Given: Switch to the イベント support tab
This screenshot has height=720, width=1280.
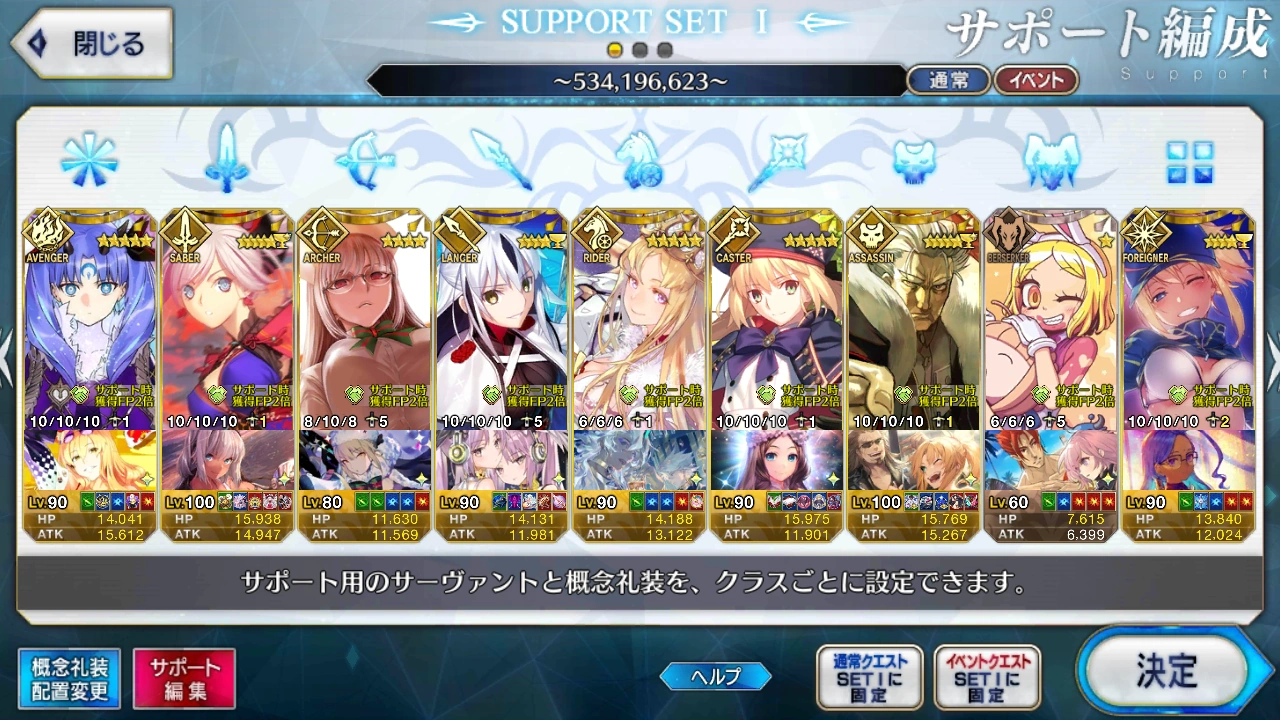Looking at the screenshot, I should point(1037,80).
